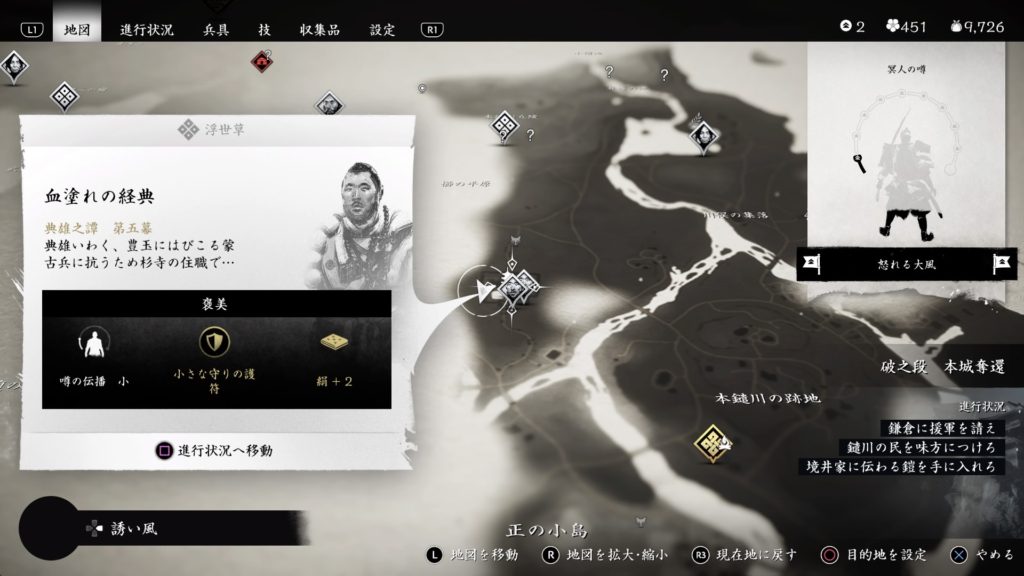Choose the 絹+2 silk reward icon
This screenshot has width=1024, height=576.
point(334,343)
